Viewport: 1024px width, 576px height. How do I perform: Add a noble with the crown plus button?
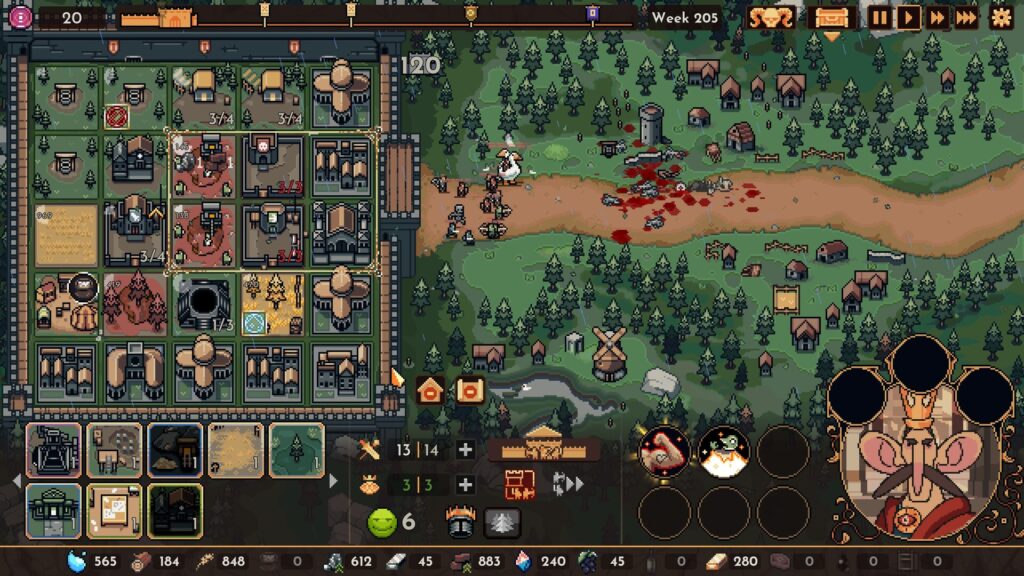465,485
